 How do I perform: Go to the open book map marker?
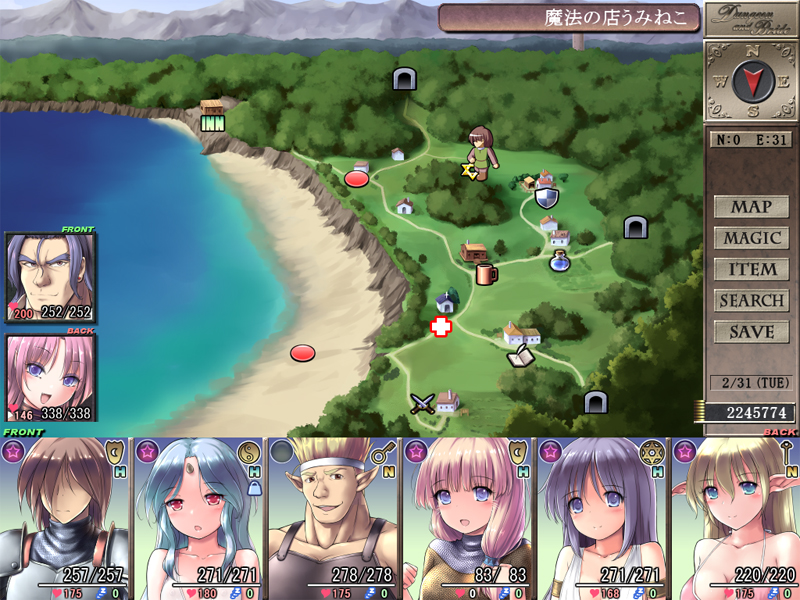[520, 355]
